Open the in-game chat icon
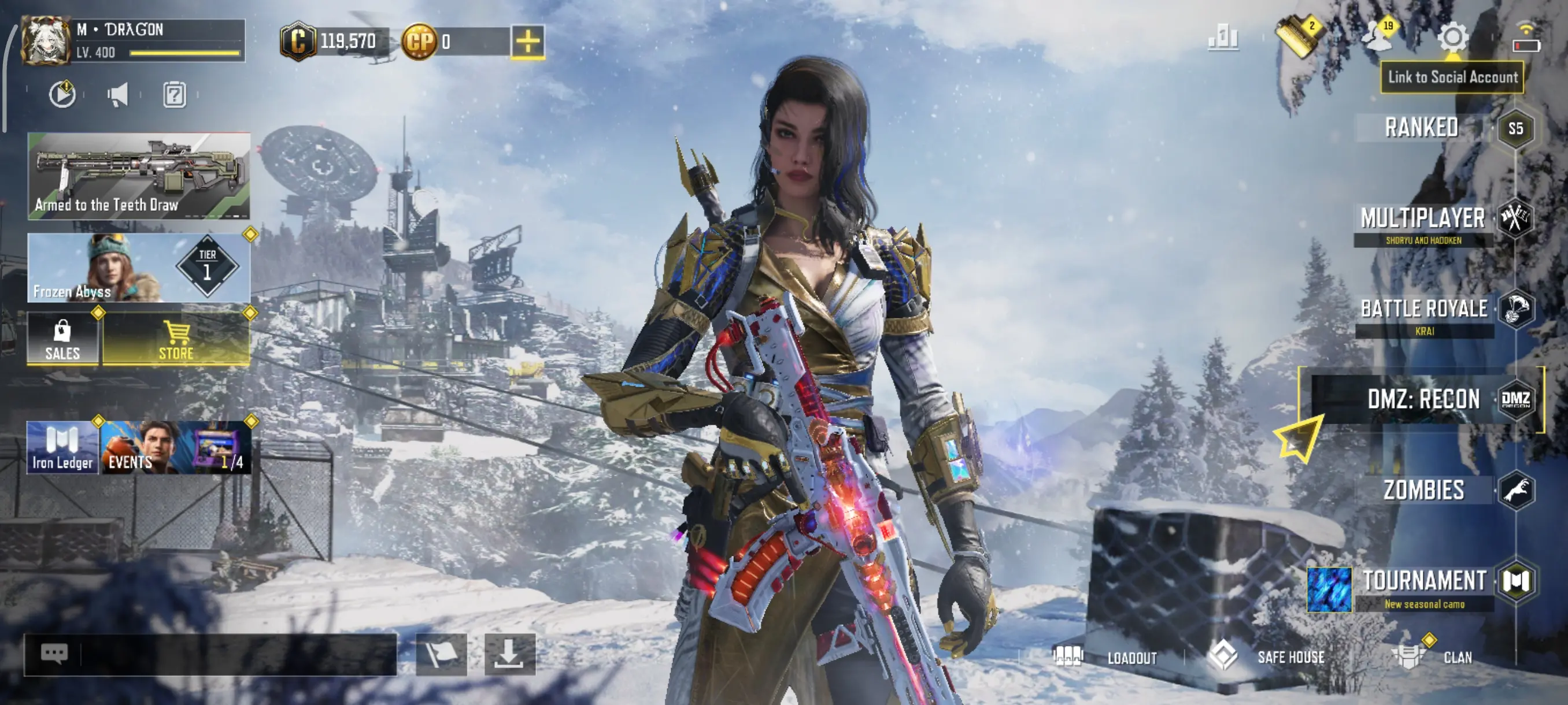1568x705 pixels. 55,652
